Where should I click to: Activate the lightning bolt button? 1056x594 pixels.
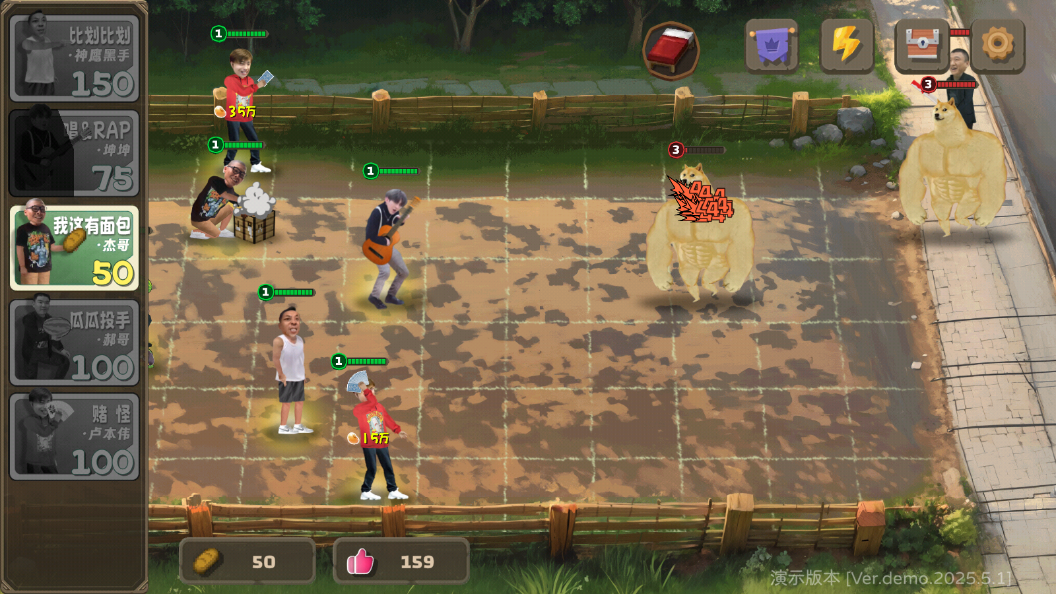847,46
